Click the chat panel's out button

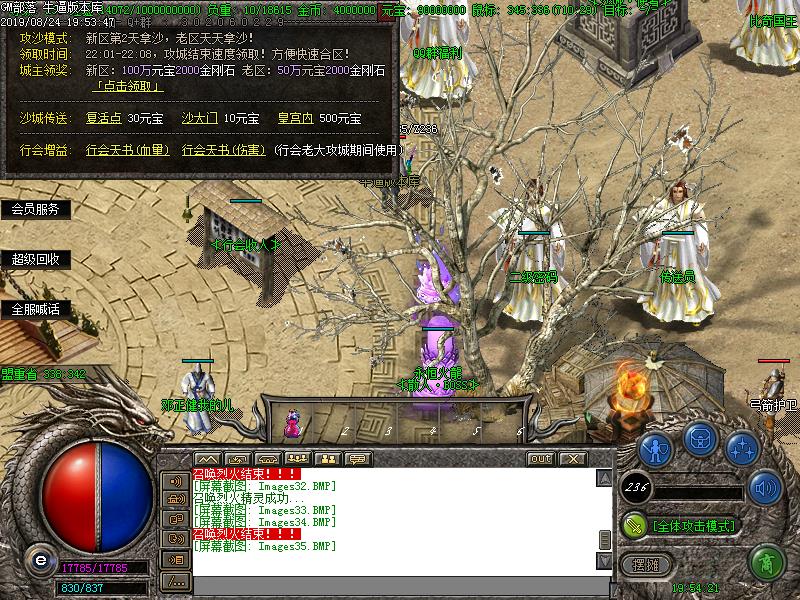click(541, 458)
